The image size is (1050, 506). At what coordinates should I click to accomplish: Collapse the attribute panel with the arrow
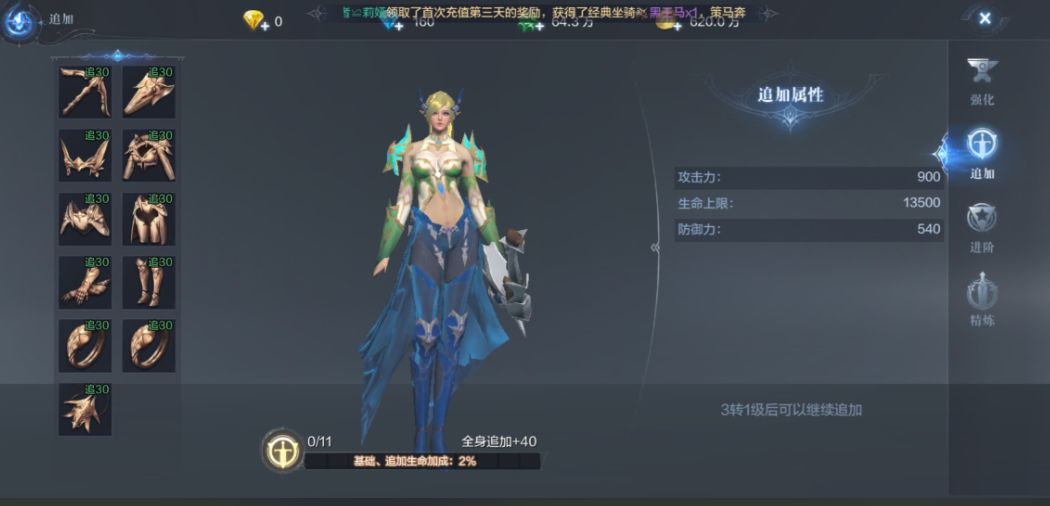coord(655,247)
